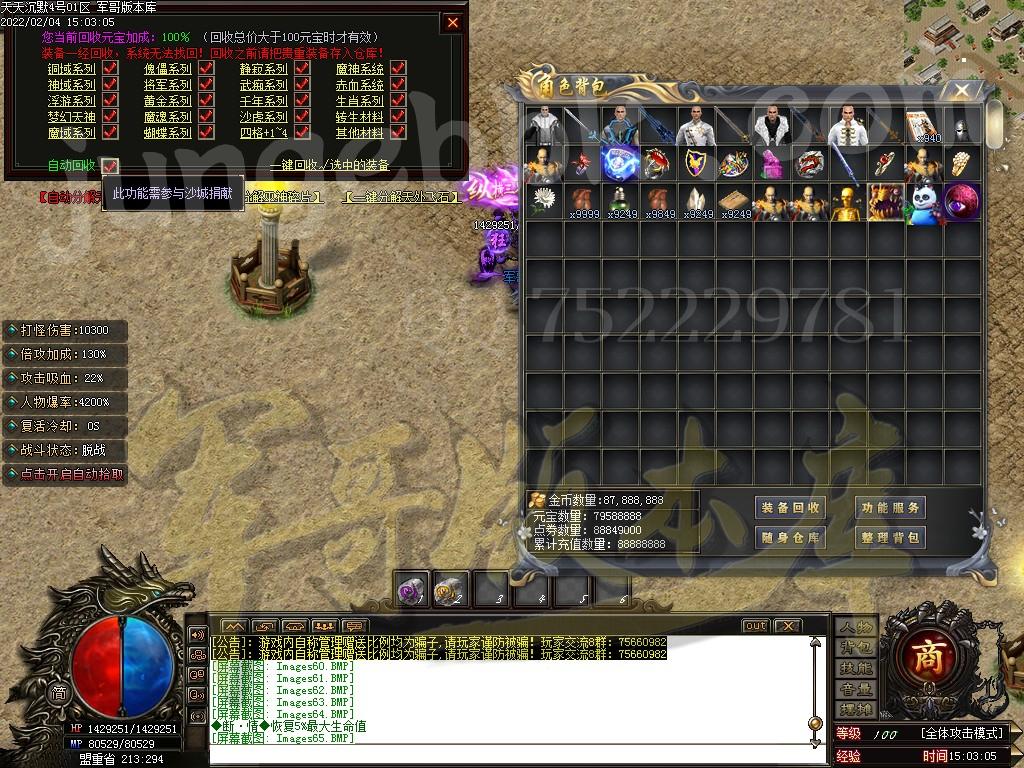Close the chat window with its X
Viewport: 1024px width, 768px height.
click(x=787, y=626)
